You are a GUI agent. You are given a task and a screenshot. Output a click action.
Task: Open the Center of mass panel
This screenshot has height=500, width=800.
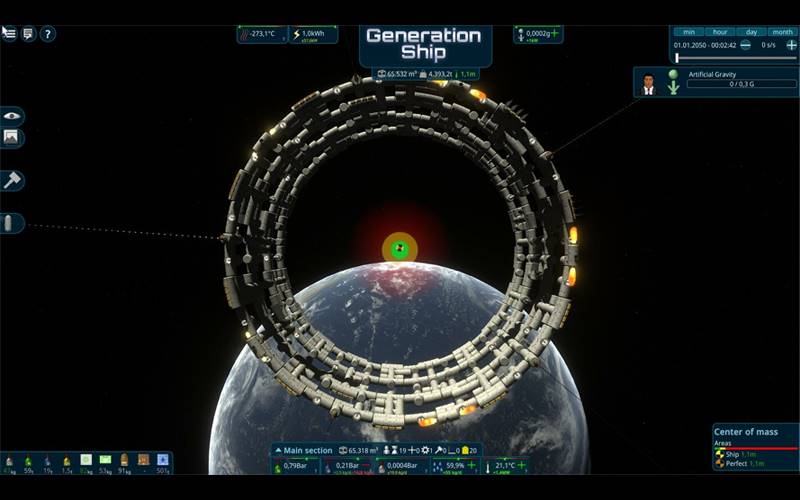pyautogui.click(x=747, y=432)
